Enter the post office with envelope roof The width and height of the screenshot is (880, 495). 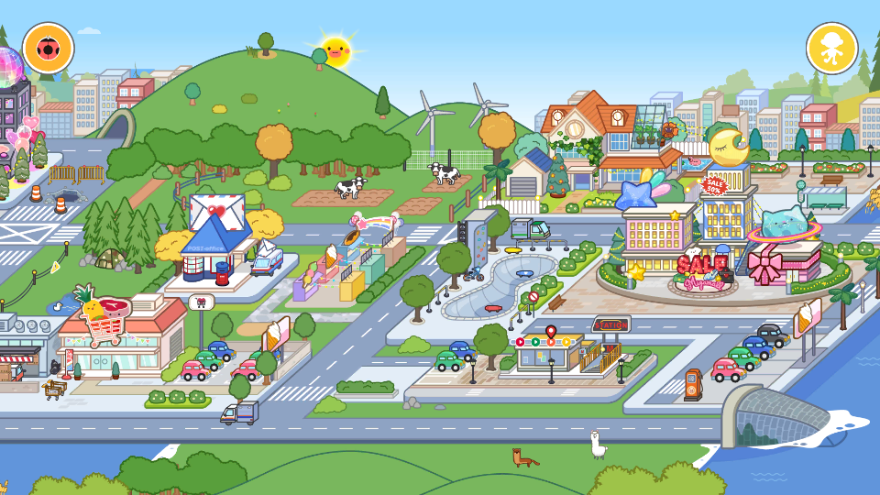click(x=217, y=240)
